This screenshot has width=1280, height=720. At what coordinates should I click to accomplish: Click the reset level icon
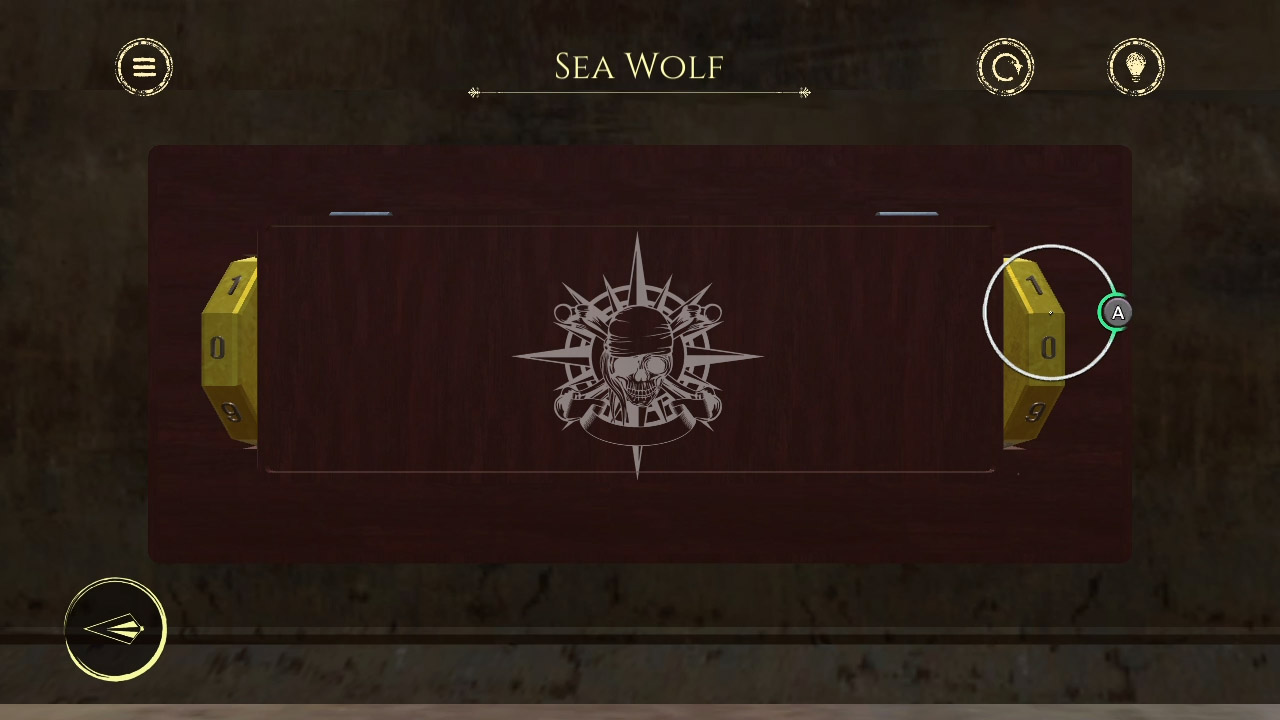1006,67
